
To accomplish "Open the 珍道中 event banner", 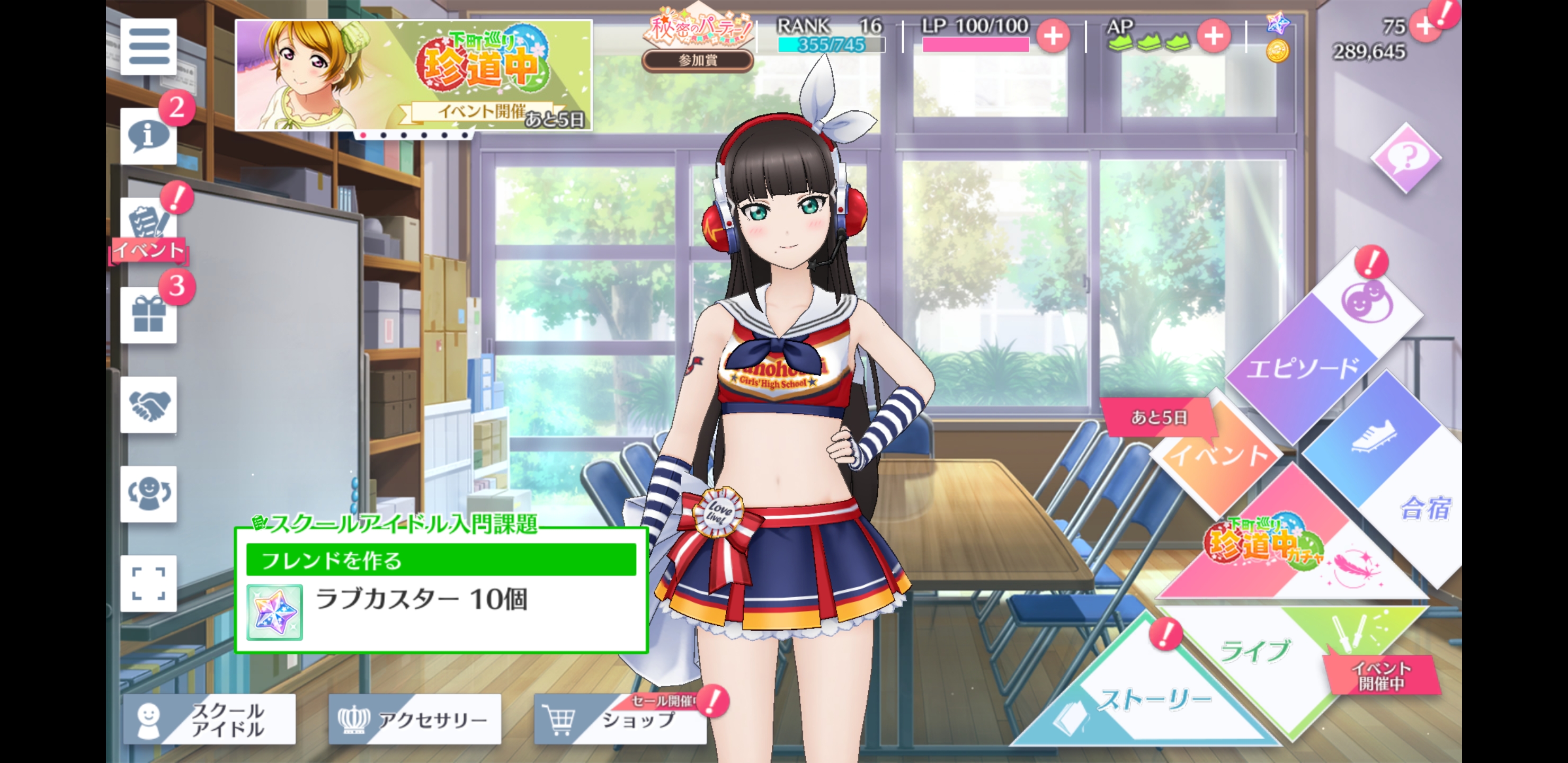I will (x=413, y=75).
